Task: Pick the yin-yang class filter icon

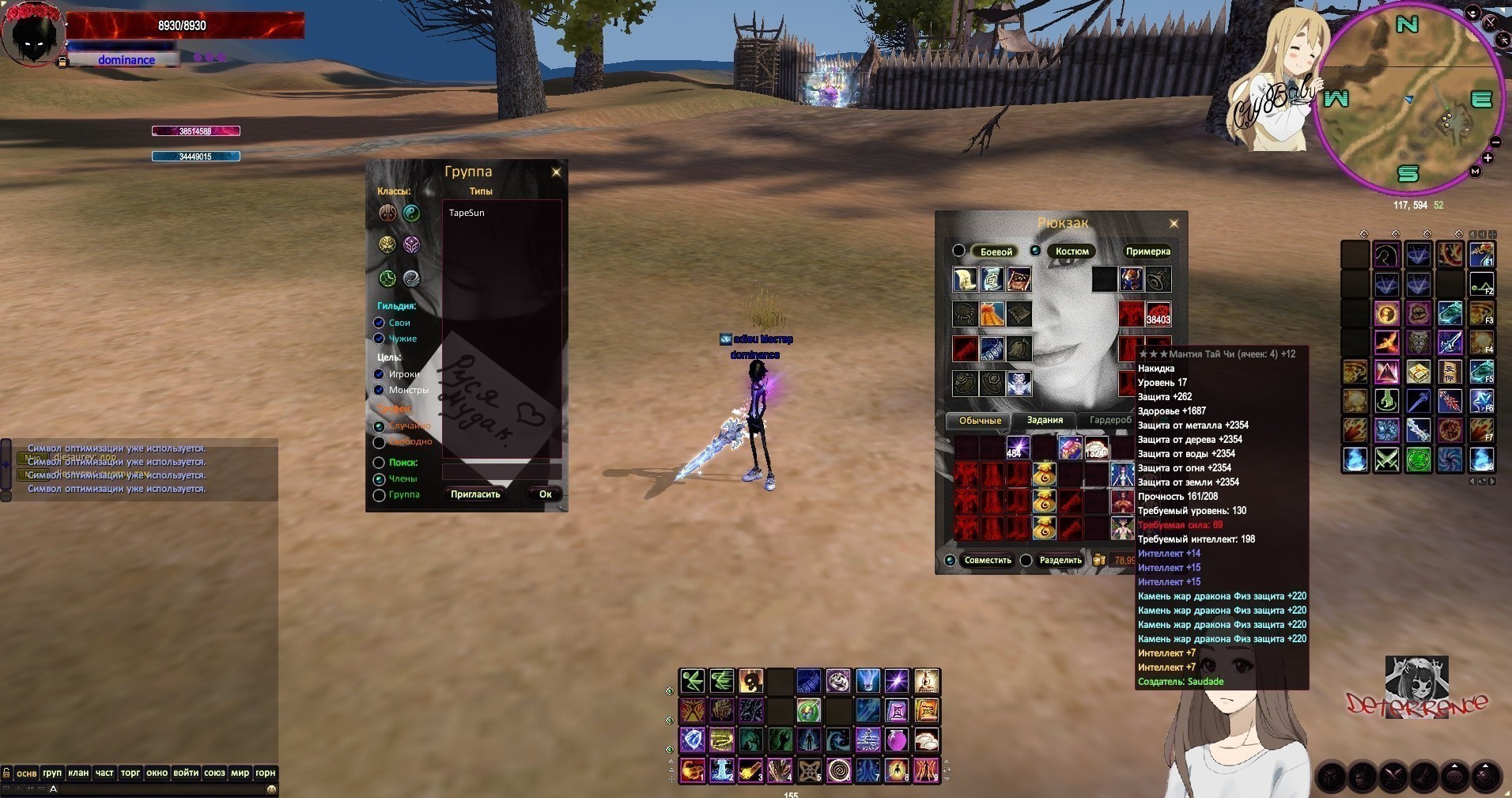Action: point(411,213)
